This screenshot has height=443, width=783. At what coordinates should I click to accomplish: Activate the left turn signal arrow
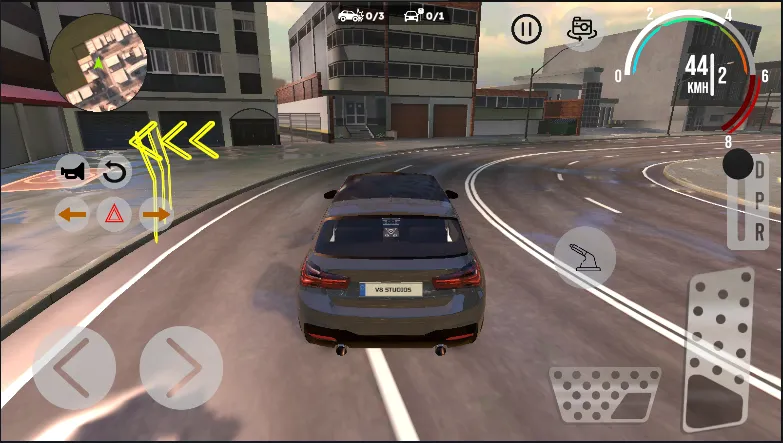click(x=72, y=214)
